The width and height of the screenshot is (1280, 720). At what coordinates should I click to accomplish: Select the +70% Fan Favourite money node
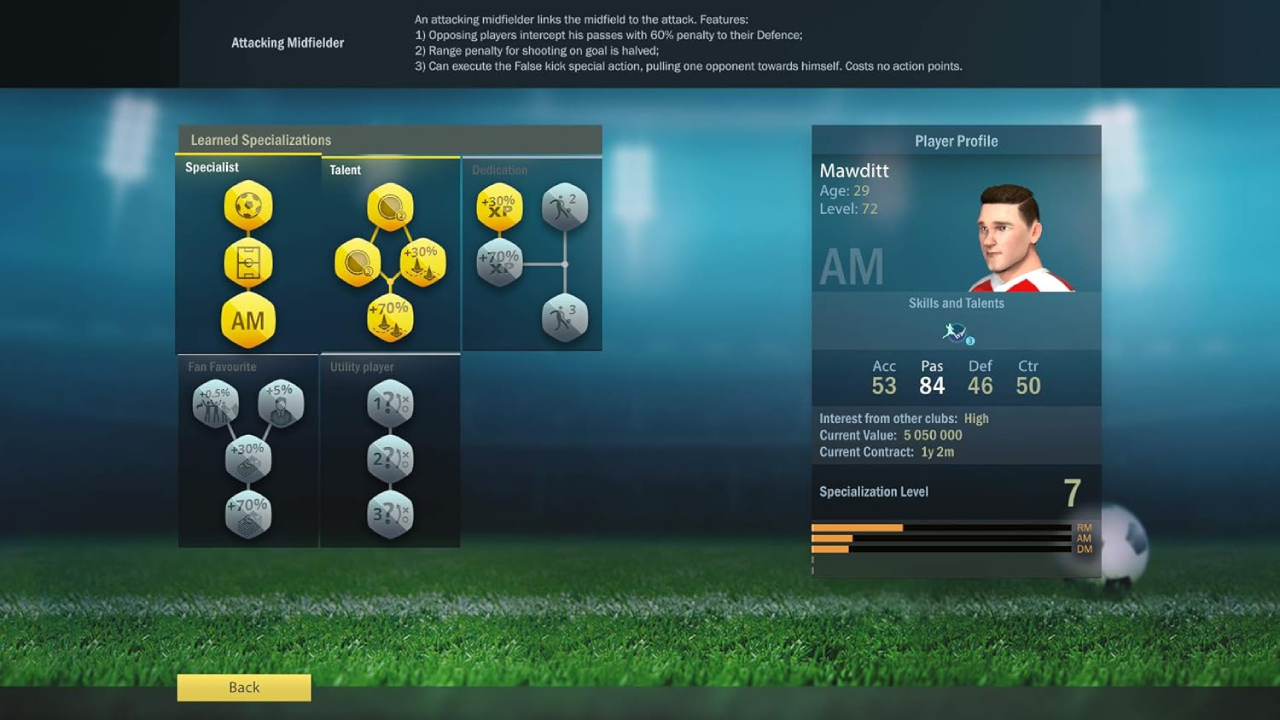point(248,515)
